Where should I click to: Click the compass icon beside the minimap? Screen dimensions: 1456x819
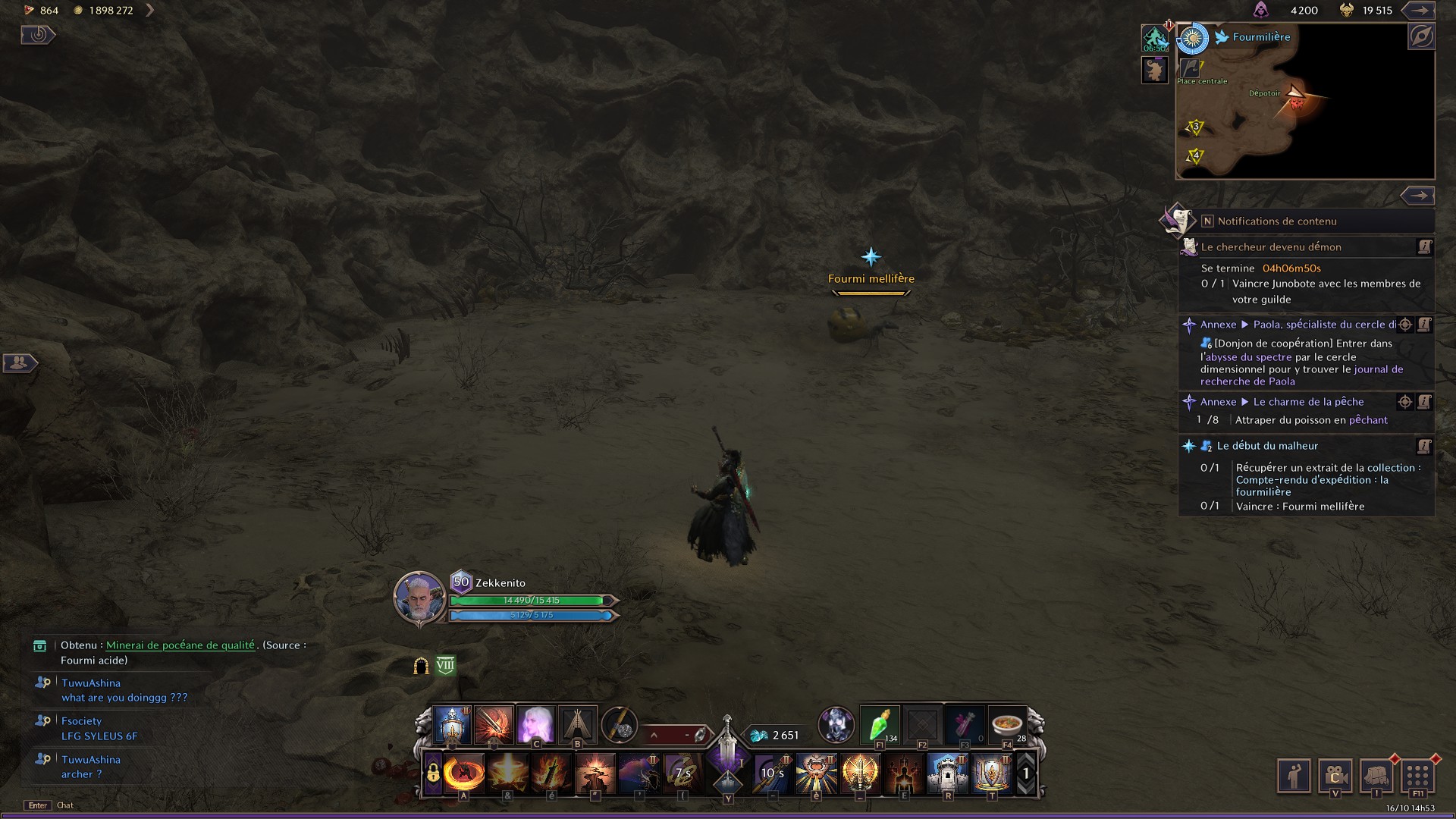(1420, 36)
